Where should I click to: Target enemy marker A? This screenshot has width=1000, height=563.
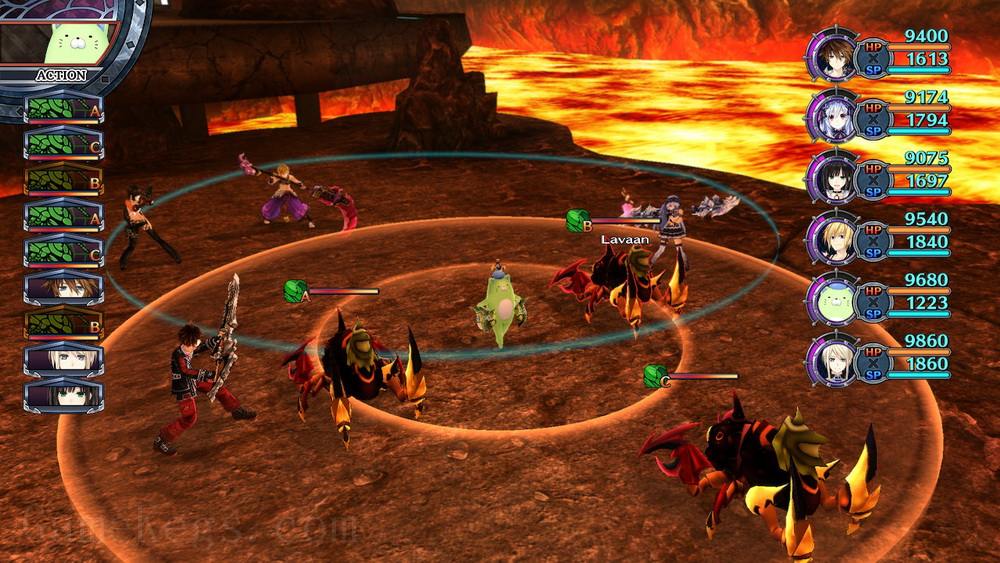tap(294, 291)
